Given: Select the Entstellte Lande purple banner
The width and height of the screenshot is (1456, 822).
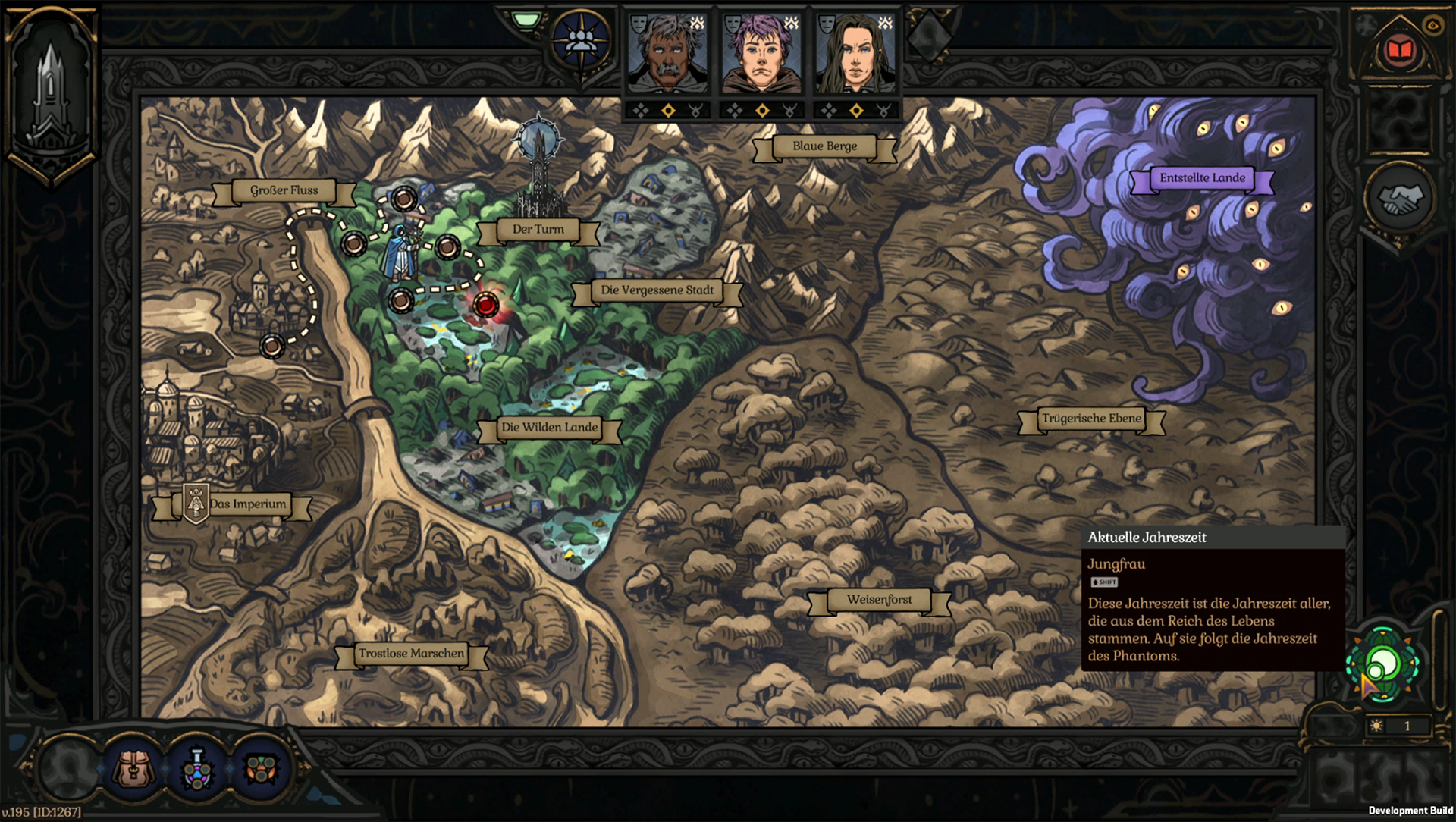Looking at the screenshot, I should [x=1202, y=178].
